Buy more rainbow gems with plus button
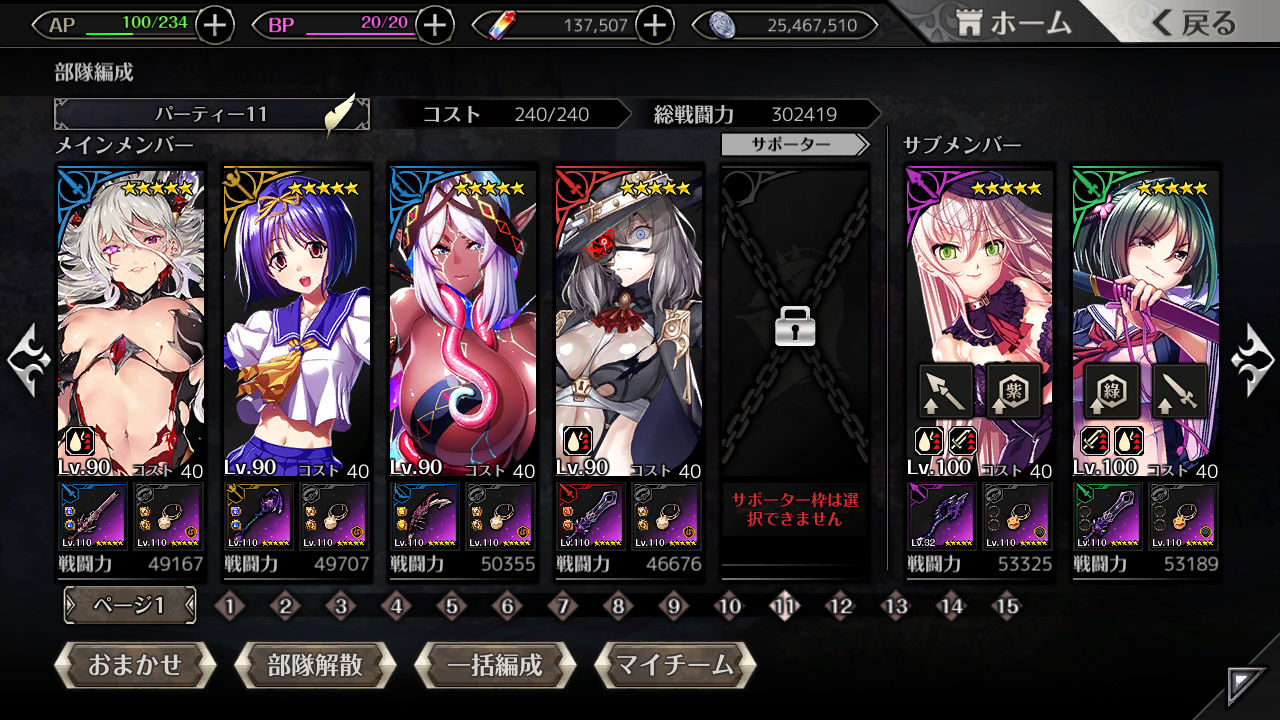Viewport: 1280px width, 720px height. coord(655,25)
